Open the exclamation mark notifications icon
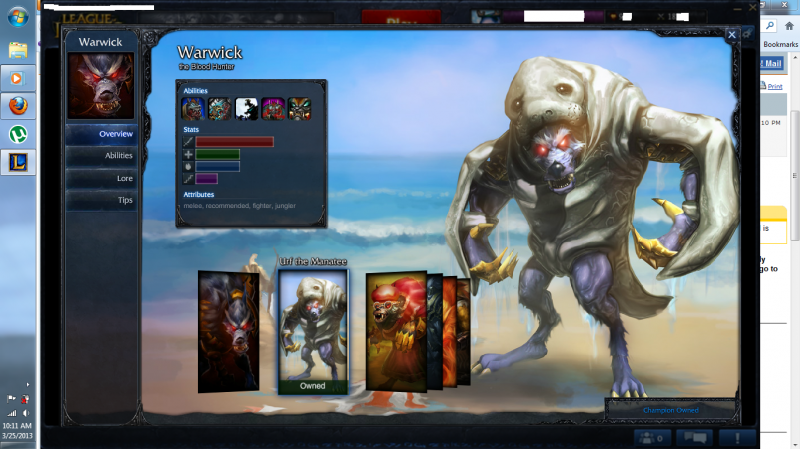800x449 pixels. pyautogui.click(x=737, y=437)
